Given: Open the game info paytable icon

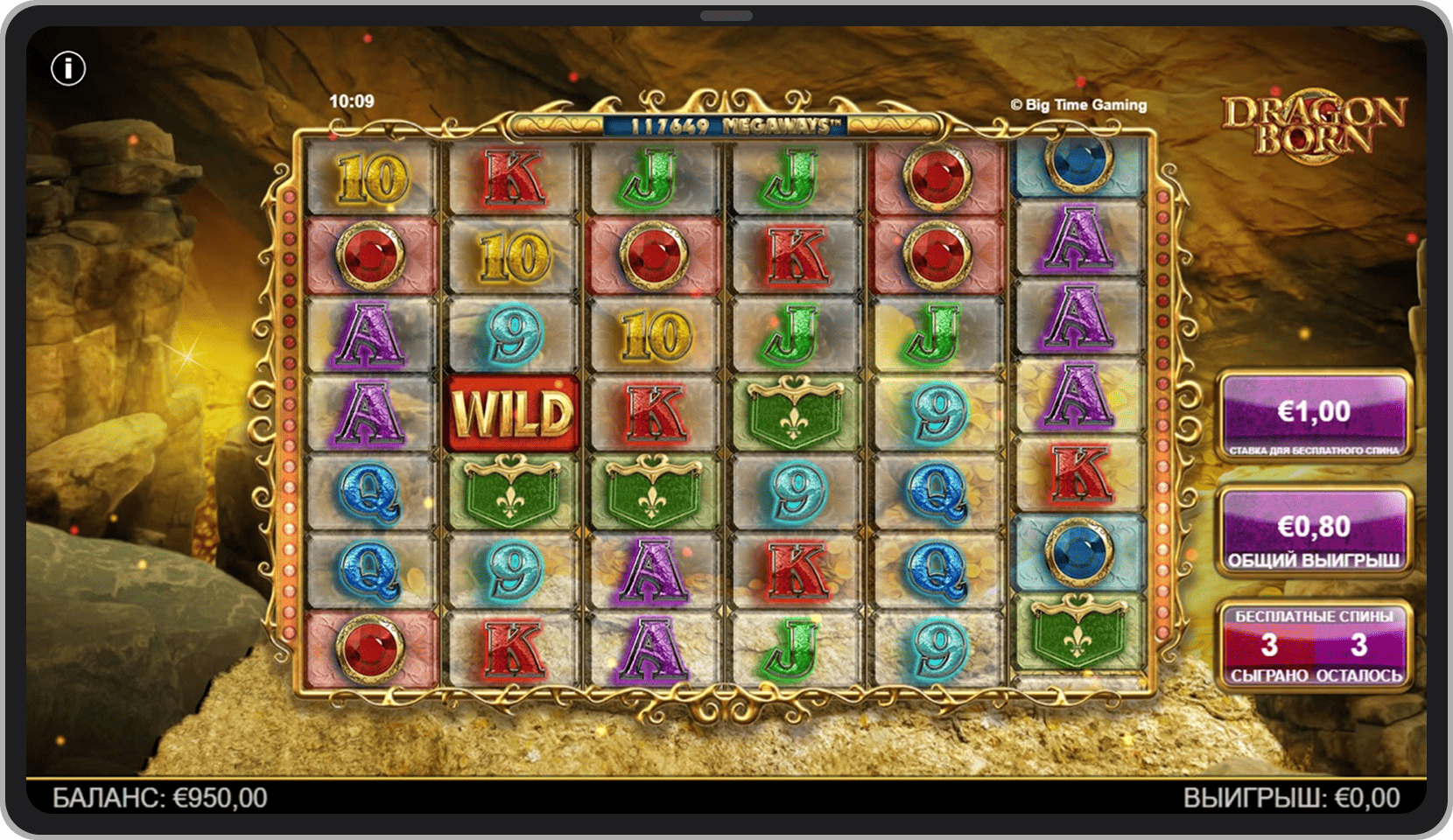Looking at the screenshot, I should [68, 68].
